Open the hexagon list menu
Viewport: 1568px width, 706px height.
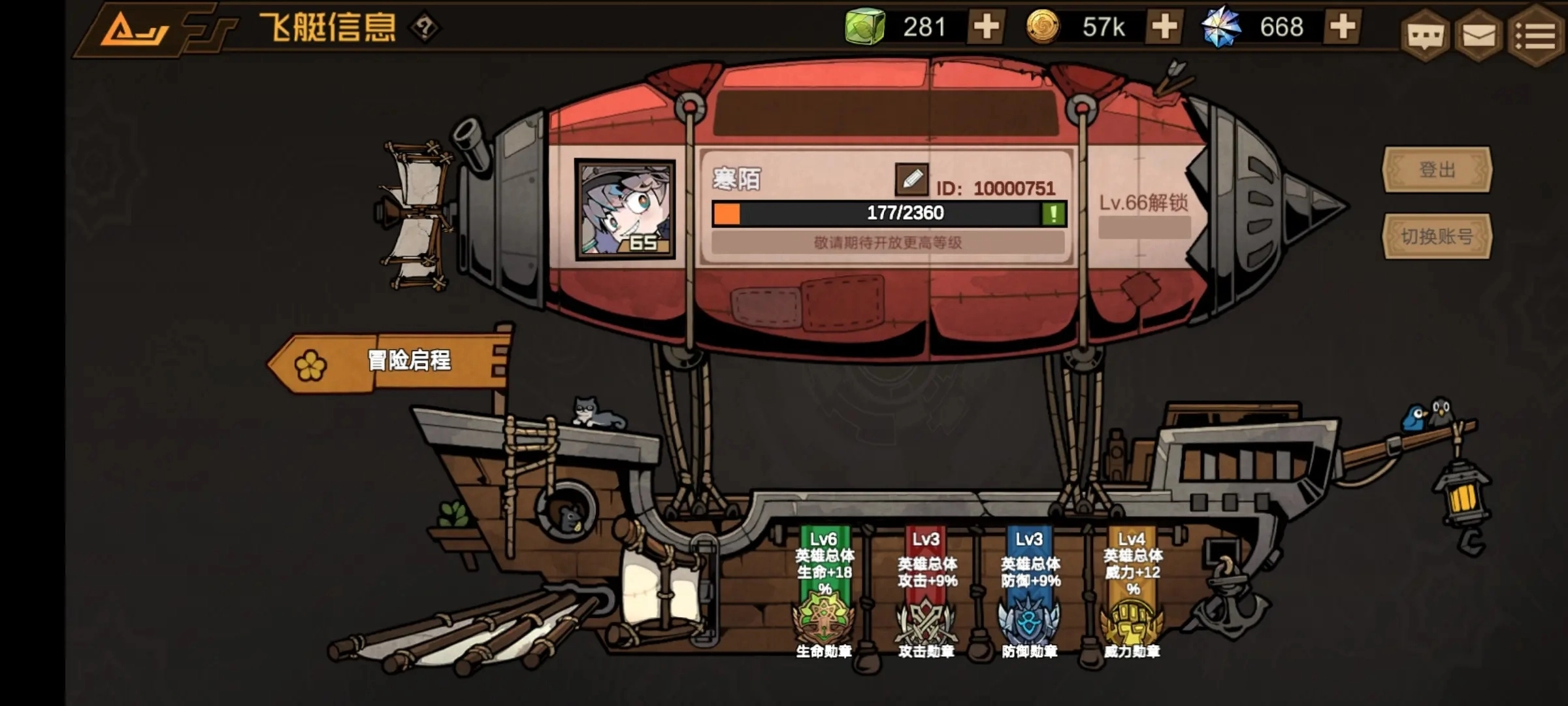click(1536, 35)
